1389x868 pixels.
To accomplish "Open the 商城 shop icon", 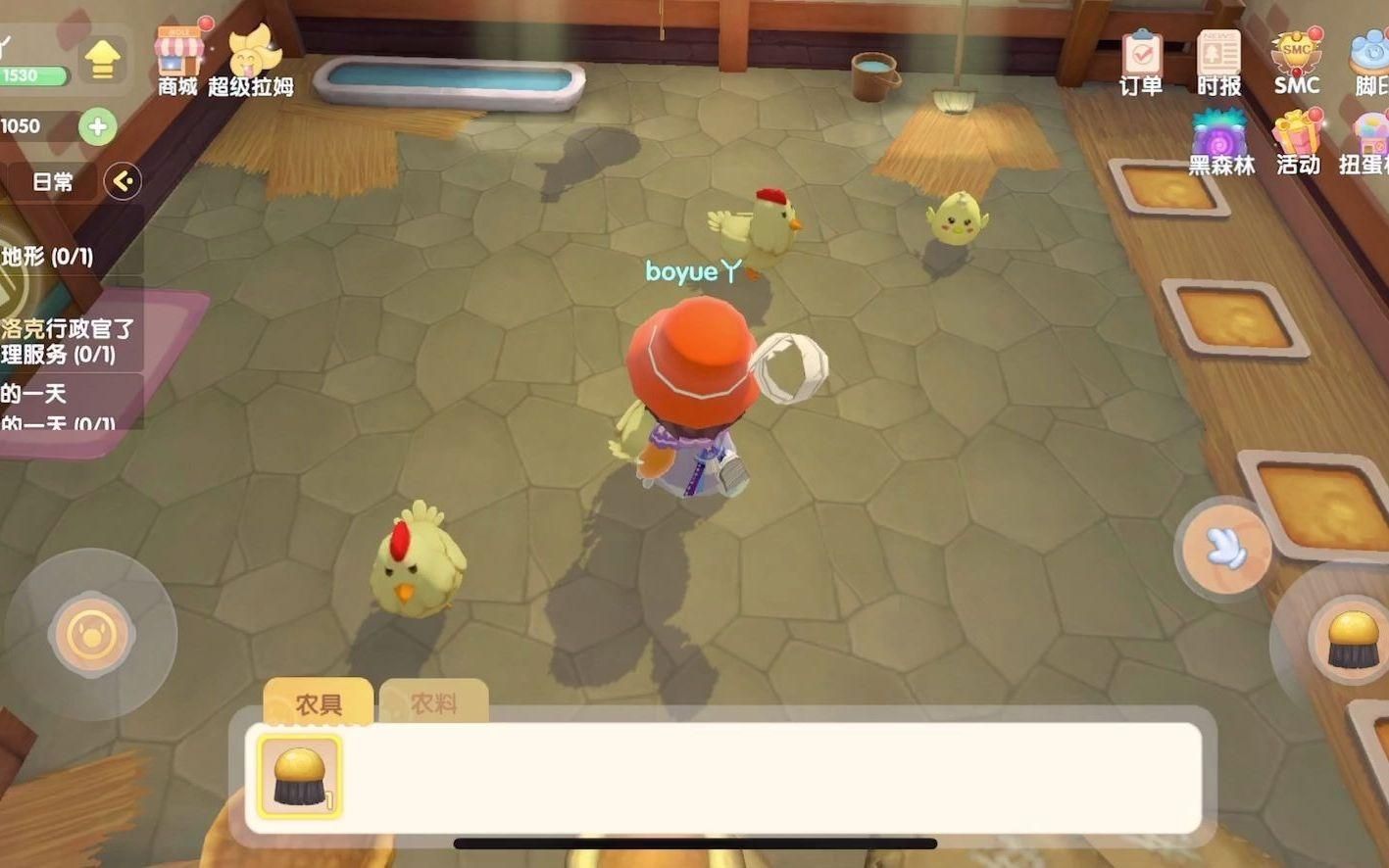I will click(x=179, y=59).
